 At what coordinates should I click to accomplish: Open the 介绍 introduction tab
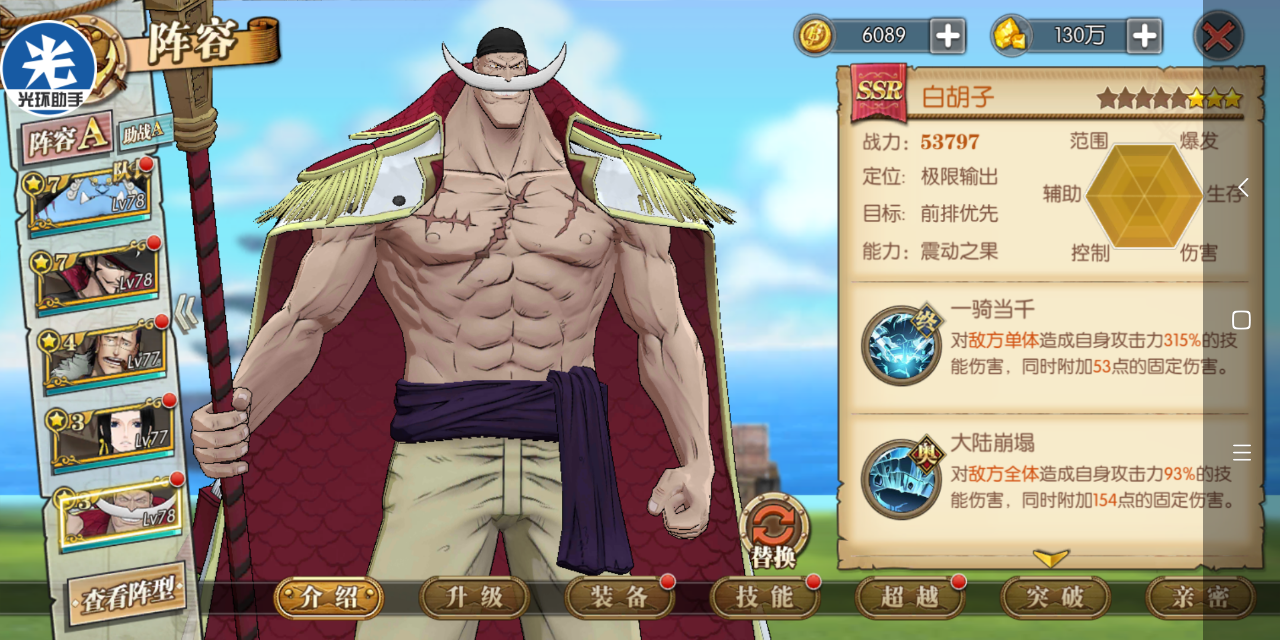[329, 598]
